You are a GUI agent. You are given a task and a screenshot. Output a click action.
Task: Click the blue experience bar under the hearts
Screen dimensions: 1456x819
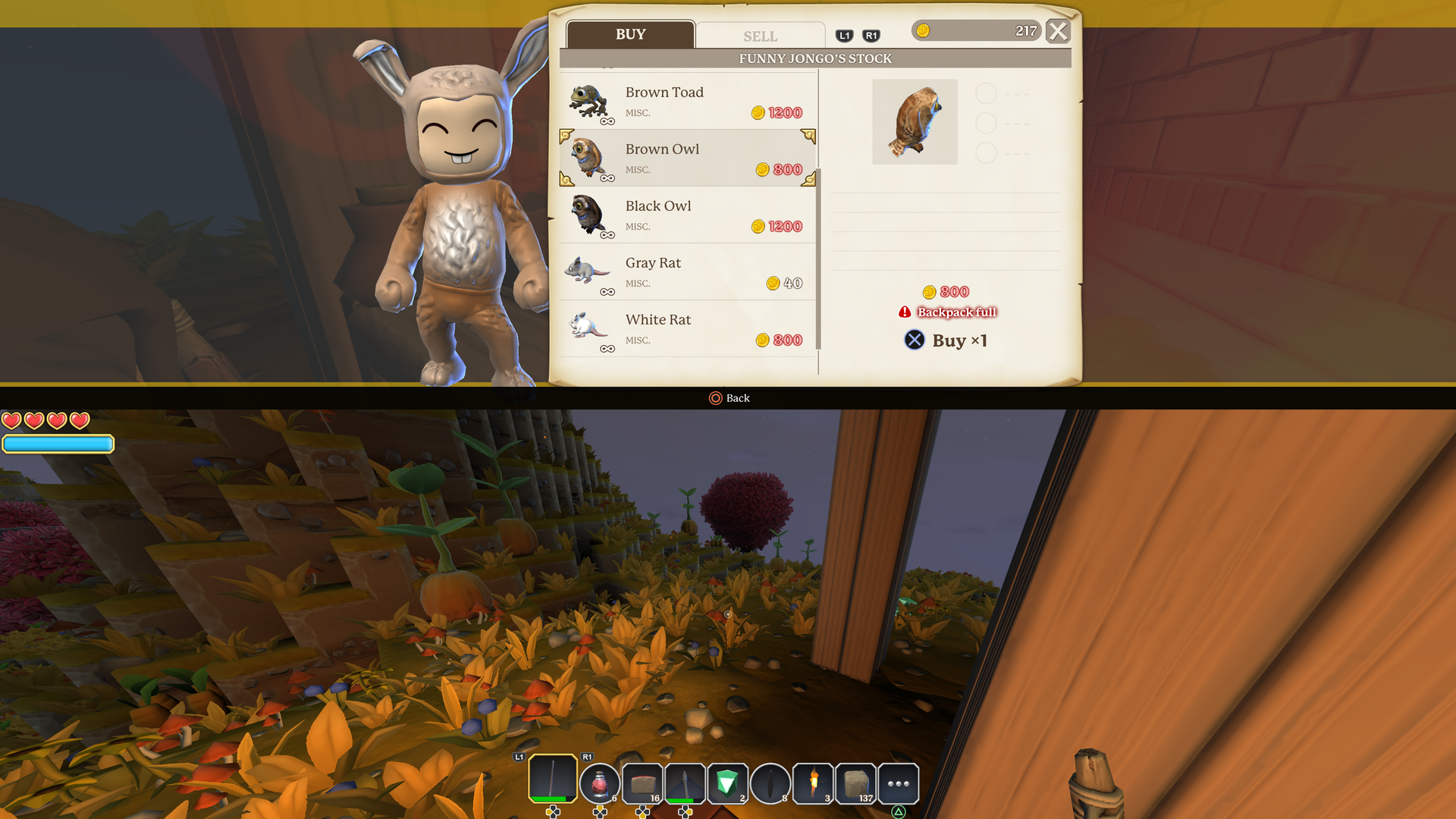point(58,444)
